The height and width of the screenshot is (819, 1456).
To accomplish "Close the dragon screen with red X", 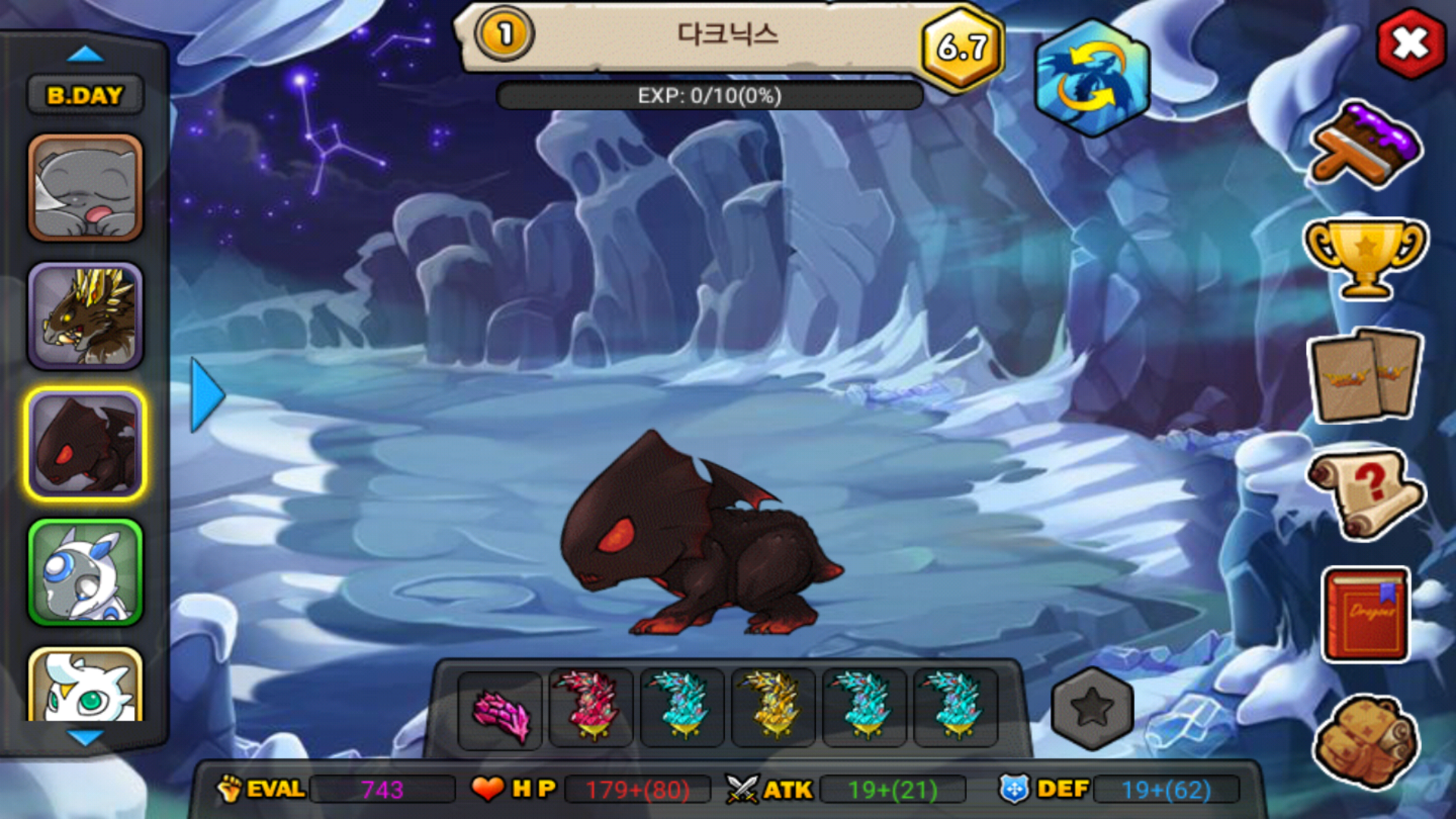I will pyautogui.click(x=1410, y=44).
